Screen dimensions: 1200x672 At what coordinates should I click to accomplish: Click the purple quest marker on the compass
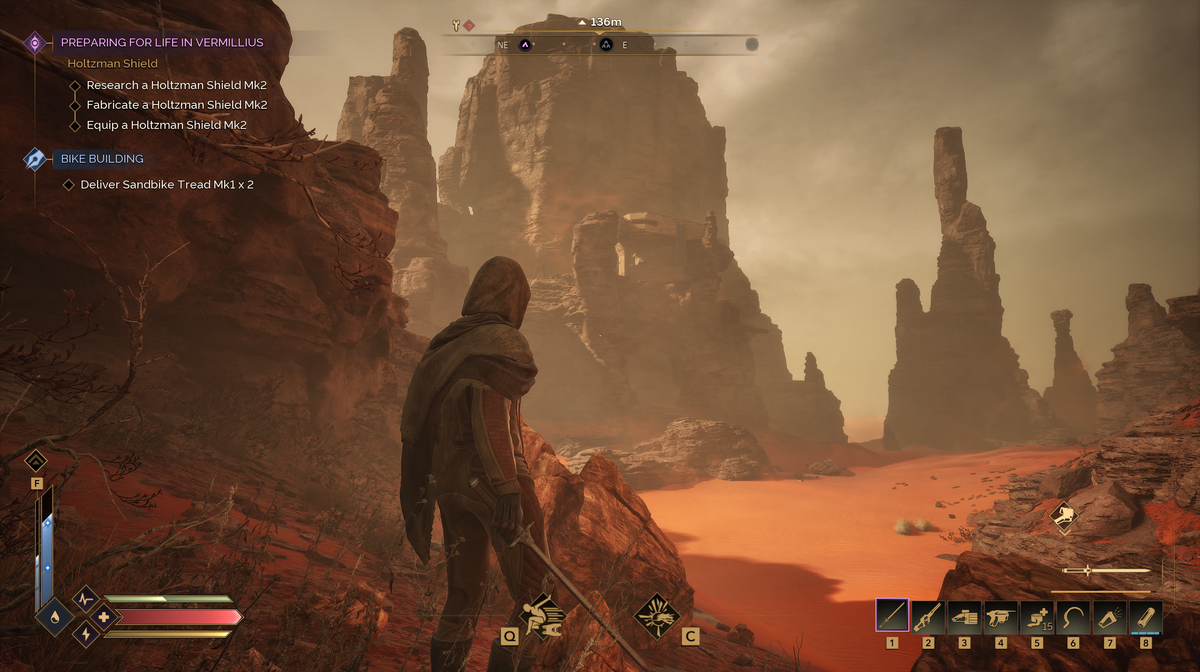click(525, 44)
